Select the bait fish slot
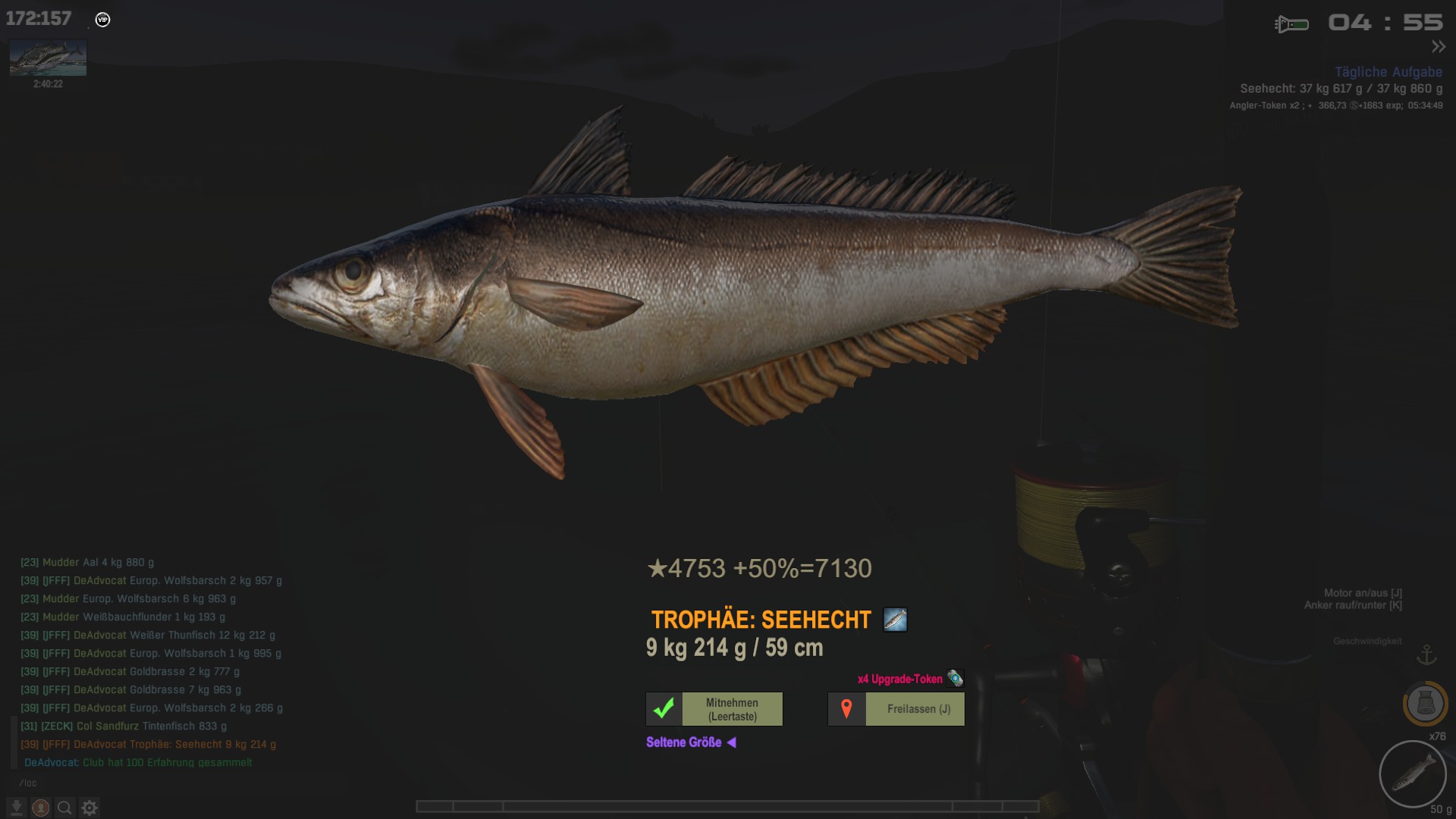This screenshot has width=1456, height=819. pos(1412,774)
